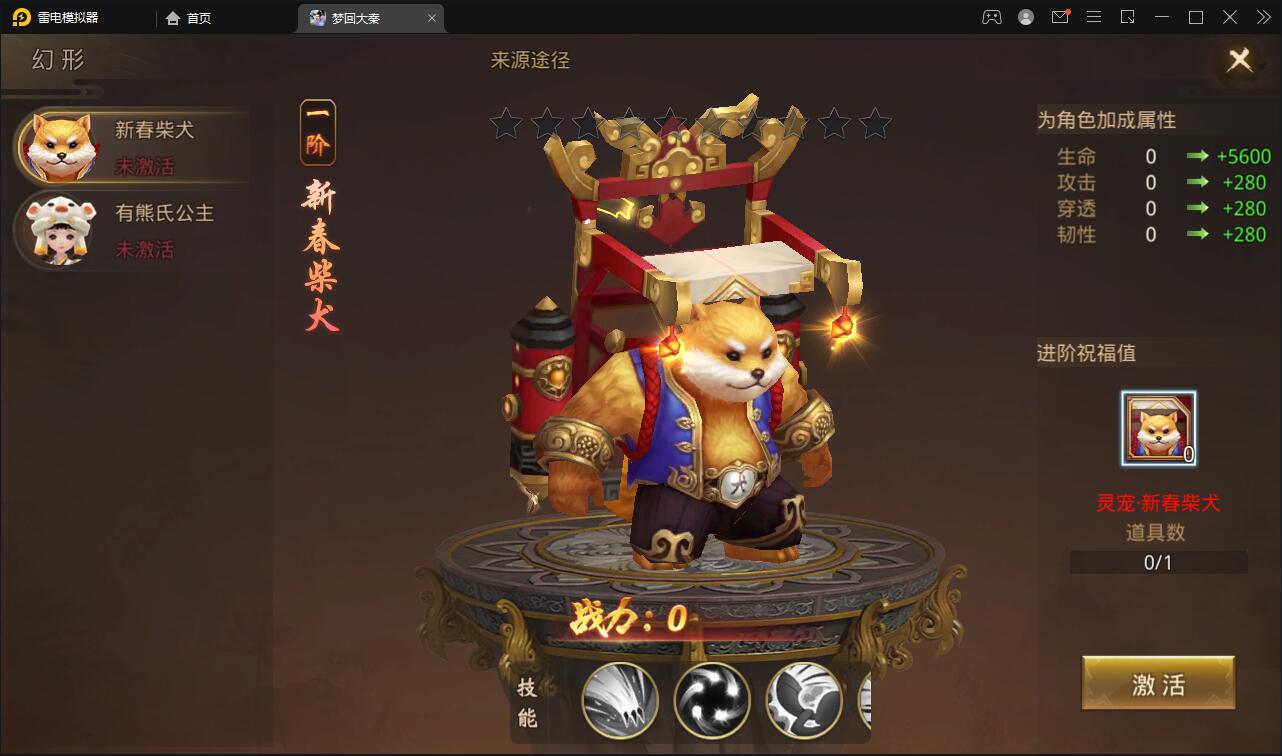The height and width of the screenshot is (756, 1282).
Task: Select the claw slash skill icon
Action: (617, 701)
